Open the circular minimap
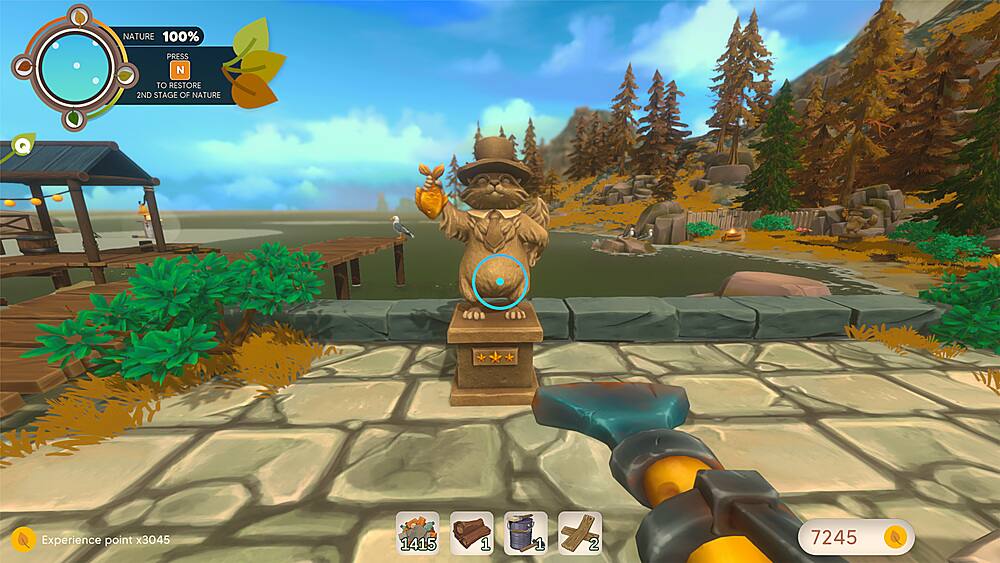Screen dimensions: 1000x563 [75, 66]
